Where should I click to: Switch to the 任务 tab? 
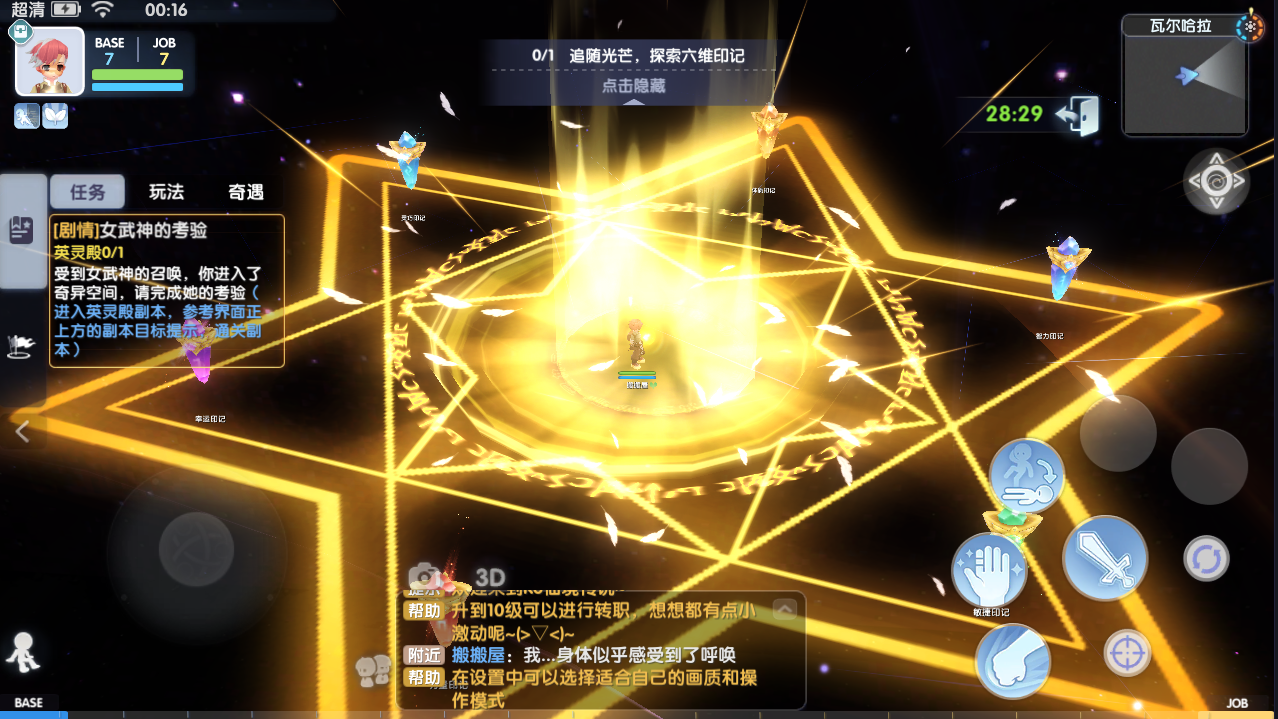click(x=87, y=192)
